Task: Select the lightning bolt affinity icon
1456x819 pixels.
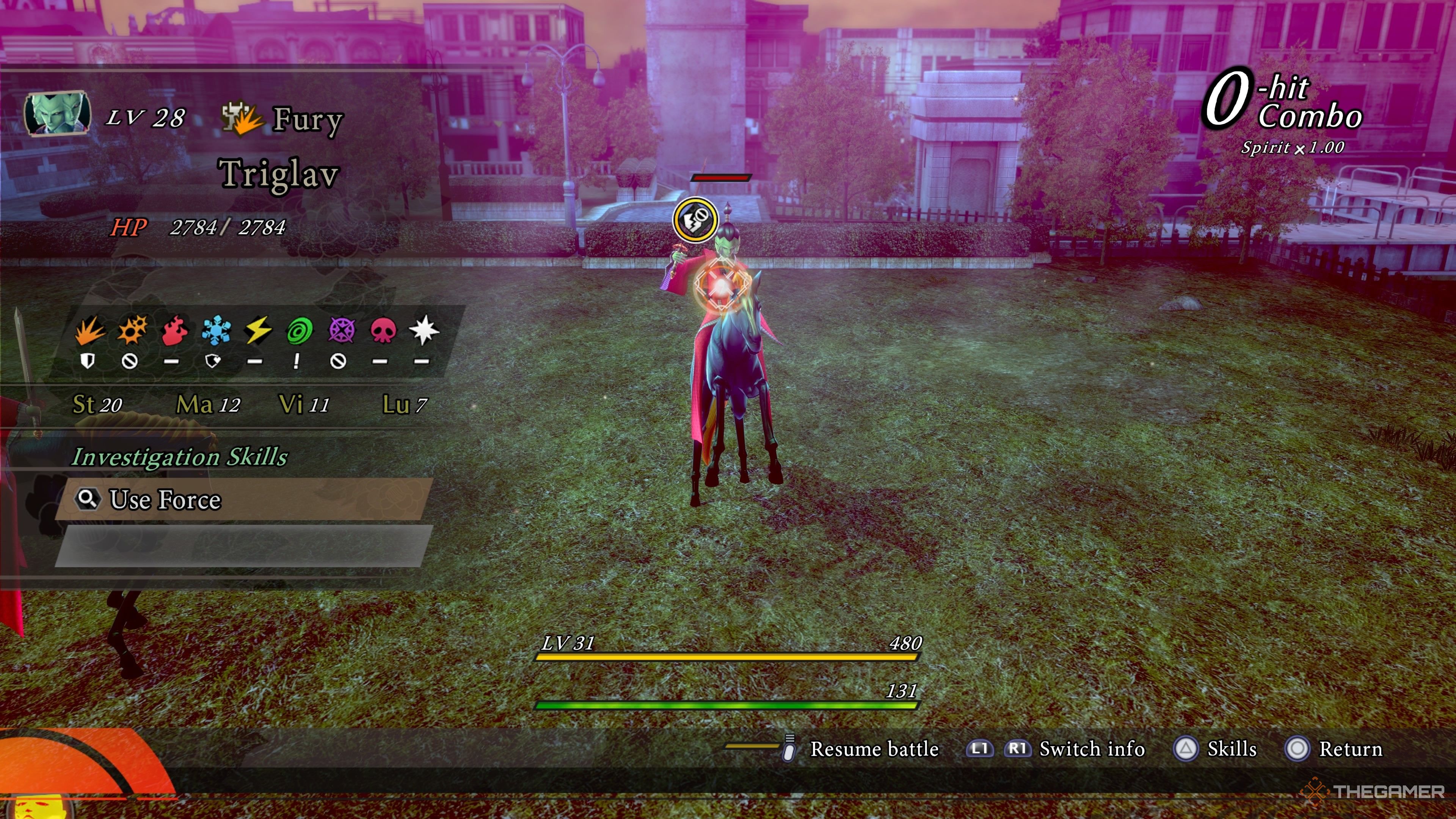Action: coord(258,331)
